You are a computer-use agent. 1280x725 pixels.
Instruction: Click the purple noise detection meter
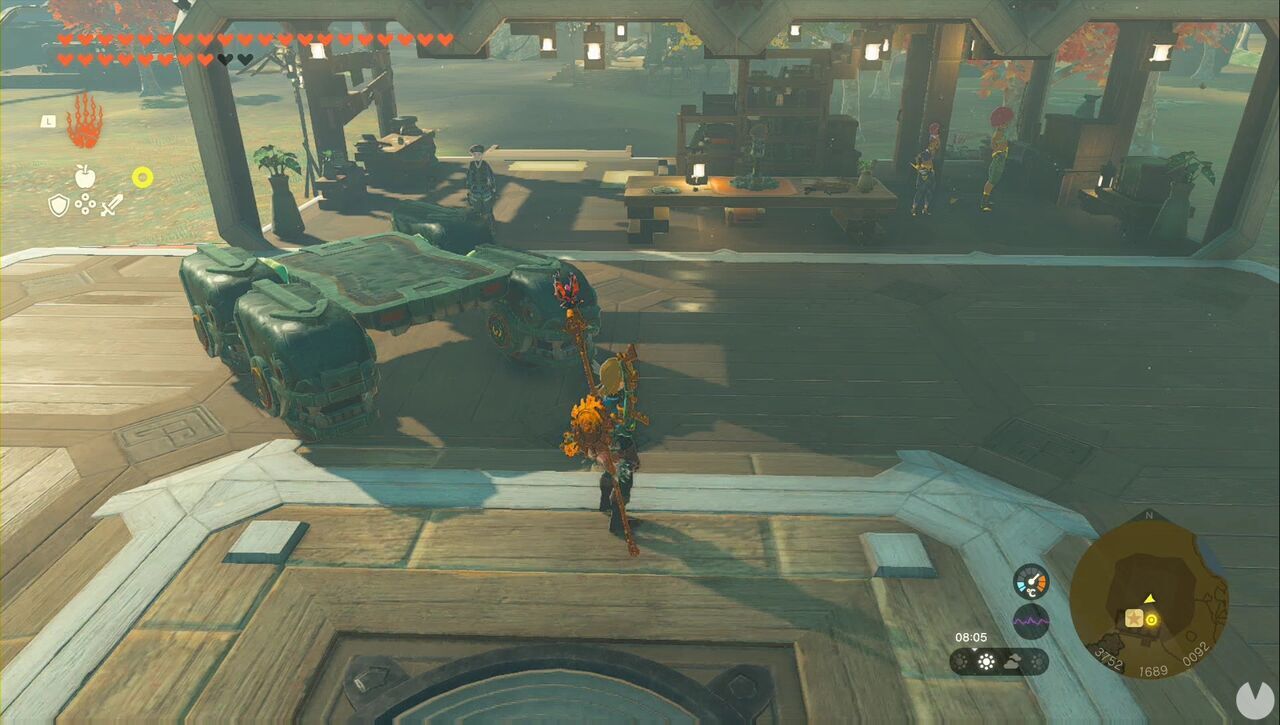click(1032, 620)
